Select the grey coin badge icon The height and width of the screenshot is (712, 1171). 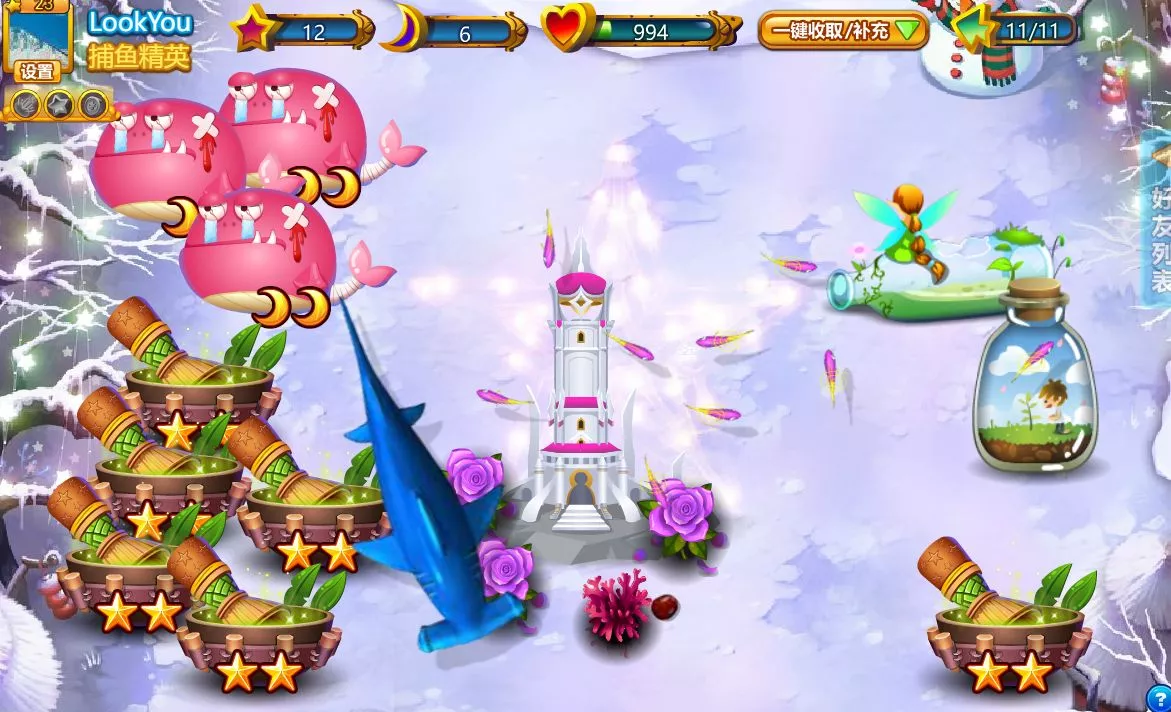point(93,102)
